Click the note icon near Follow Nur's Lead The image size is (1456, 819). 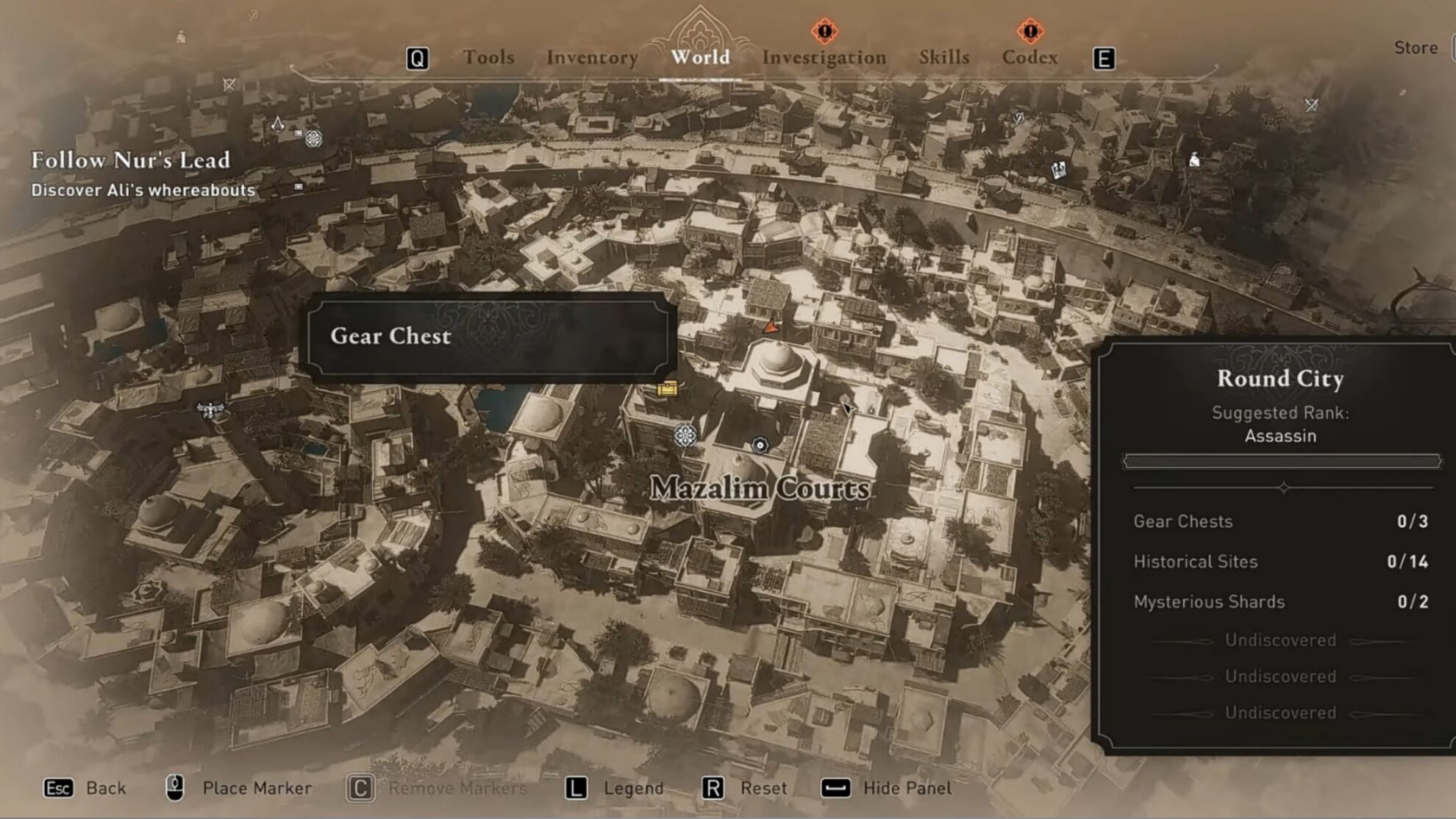[x=299, y=187]
